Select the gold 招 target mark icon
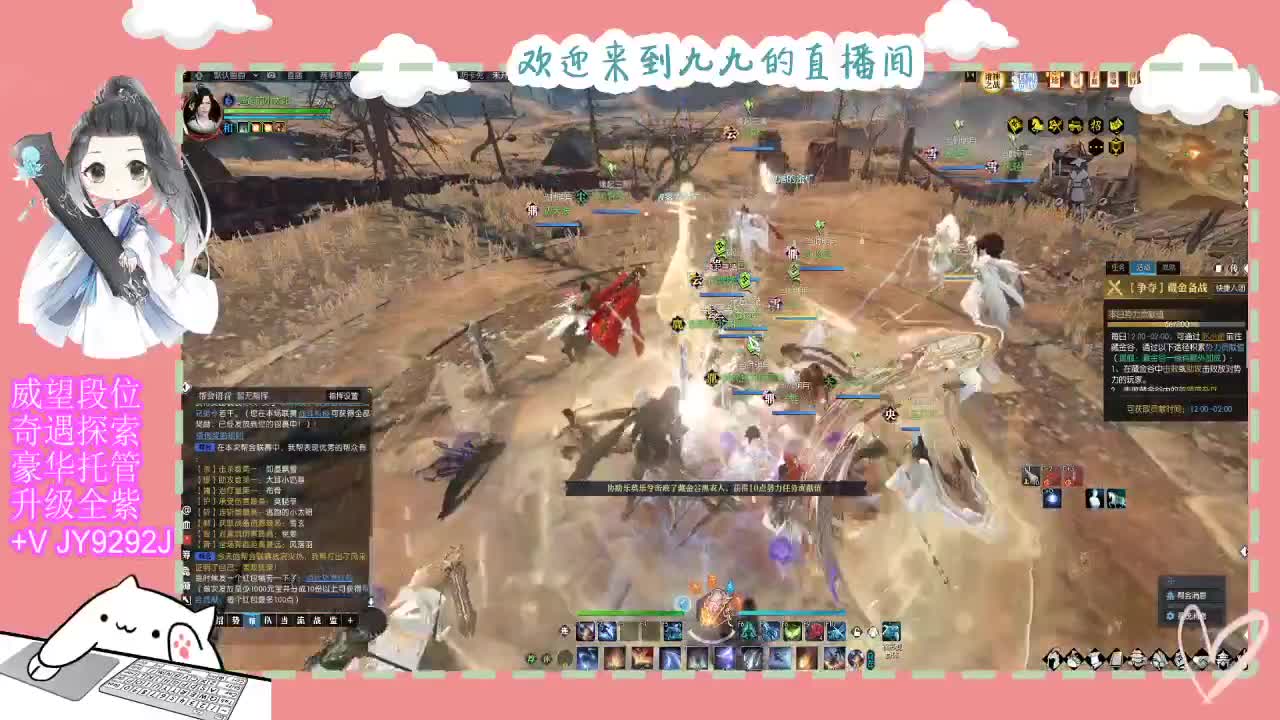The height and width of the screenshot is (720, 1280). (x=1097, y=125)
